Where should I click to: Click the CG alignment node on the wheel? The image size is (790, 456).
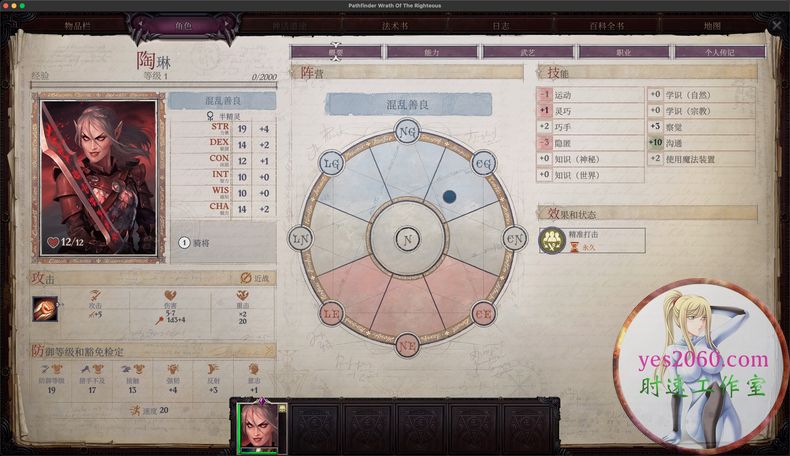(x=483, y=163)
